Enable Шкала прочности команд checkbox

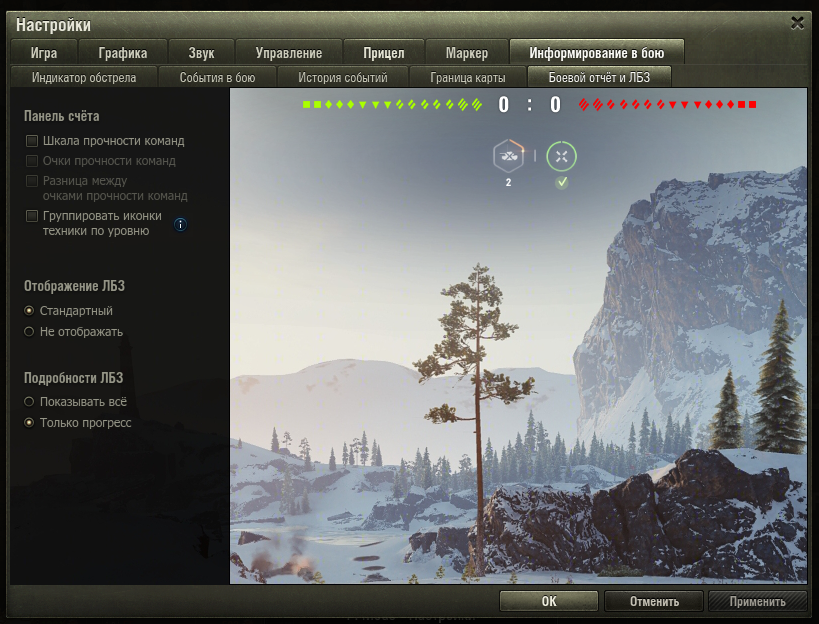click(33, 141)
